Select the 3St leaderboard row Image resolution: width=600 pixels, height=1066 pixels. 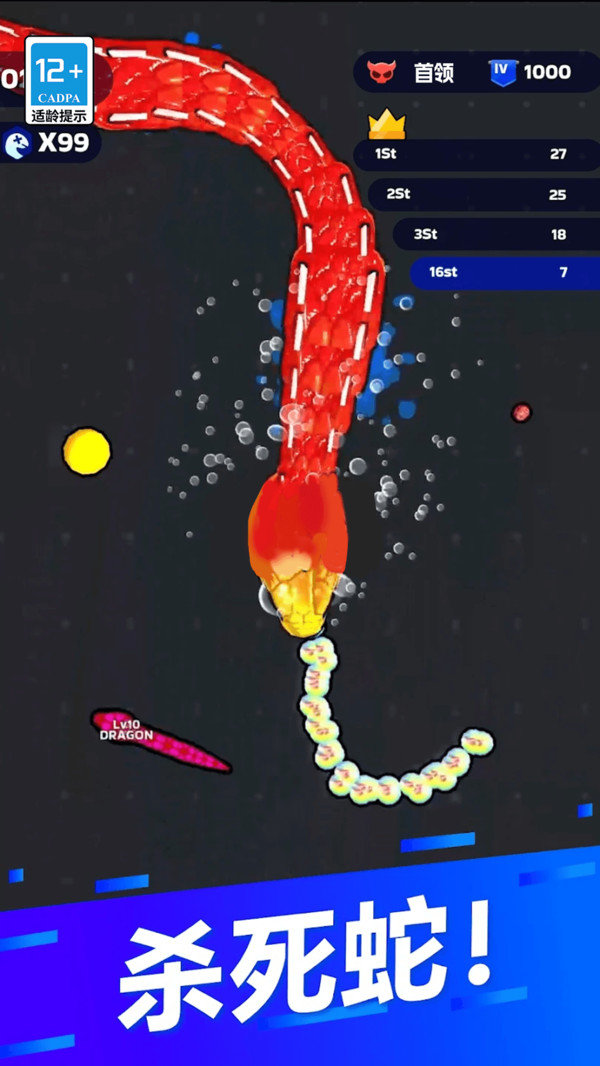click(x=494, y=234)
